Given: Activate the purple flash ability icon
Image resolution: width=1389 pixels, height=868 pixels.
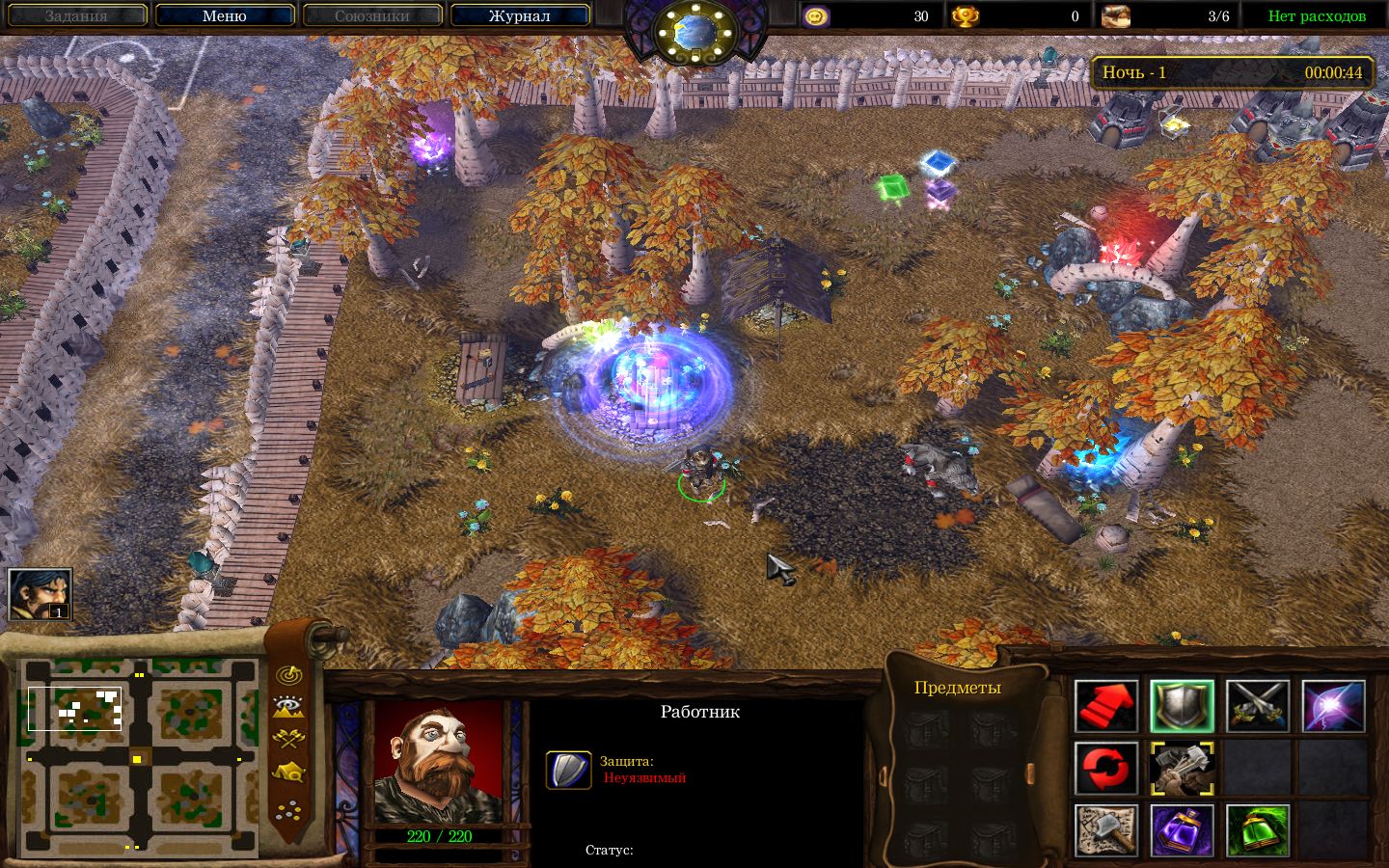Looking at the screenshot, I should point(1333,707).
